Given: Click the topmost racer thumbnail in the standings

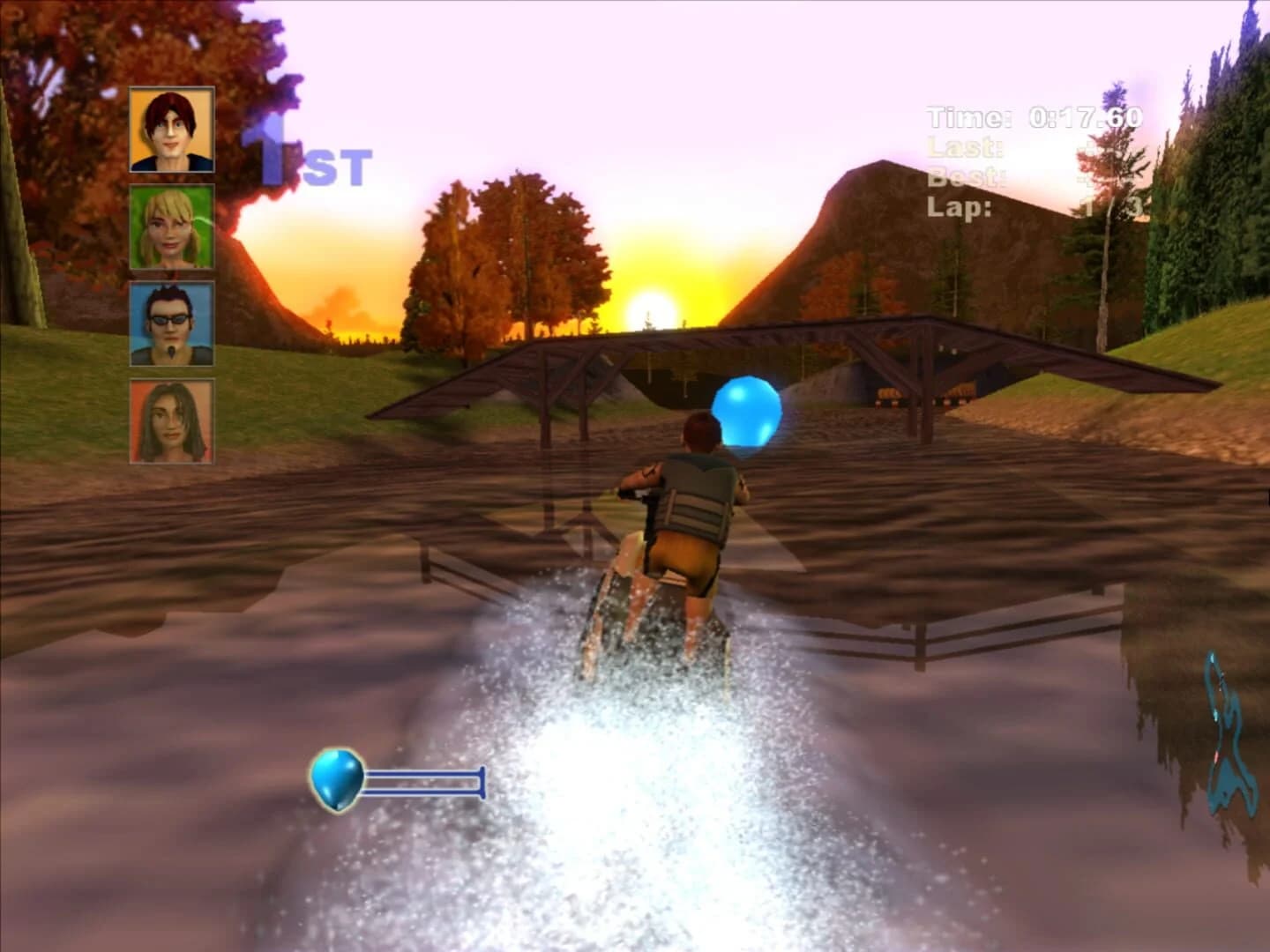Looking at the screenshot, I should tap(171, 130).
